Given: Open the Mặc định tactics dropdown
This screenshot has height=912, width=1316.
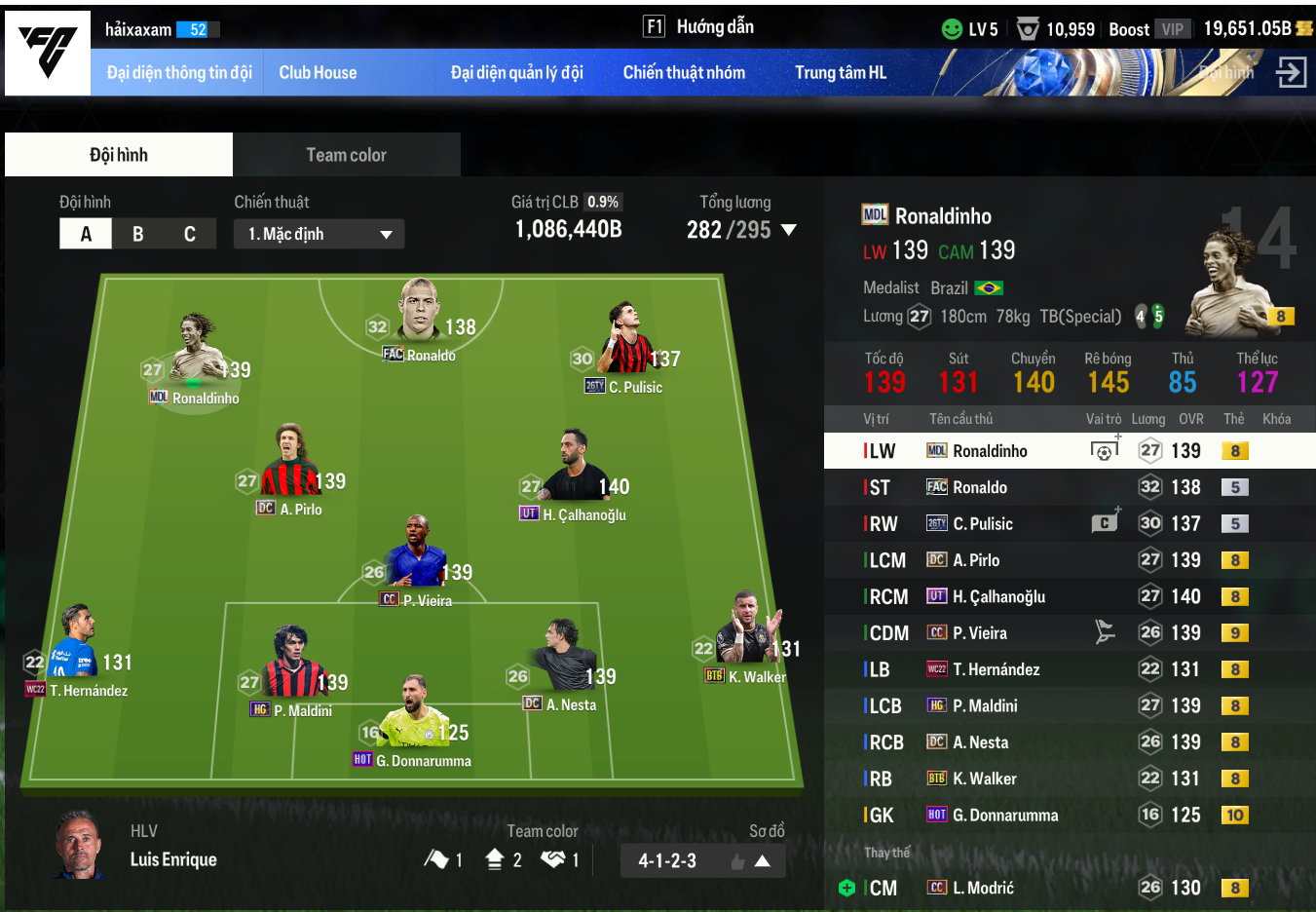Looking at the screenshot, I should coord(319,234).
